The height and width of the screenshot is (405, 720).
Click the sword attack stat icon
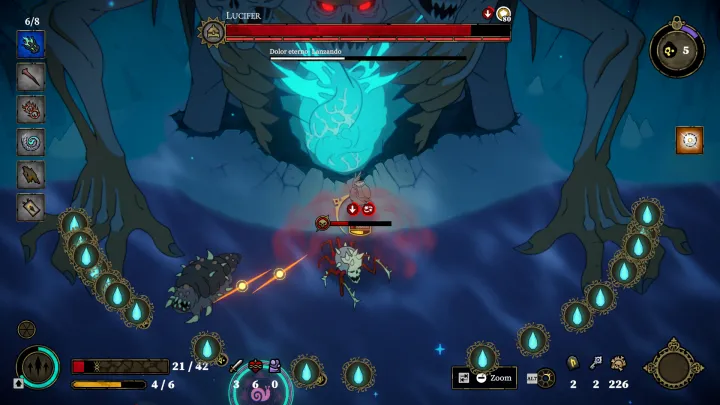point(237,366)
